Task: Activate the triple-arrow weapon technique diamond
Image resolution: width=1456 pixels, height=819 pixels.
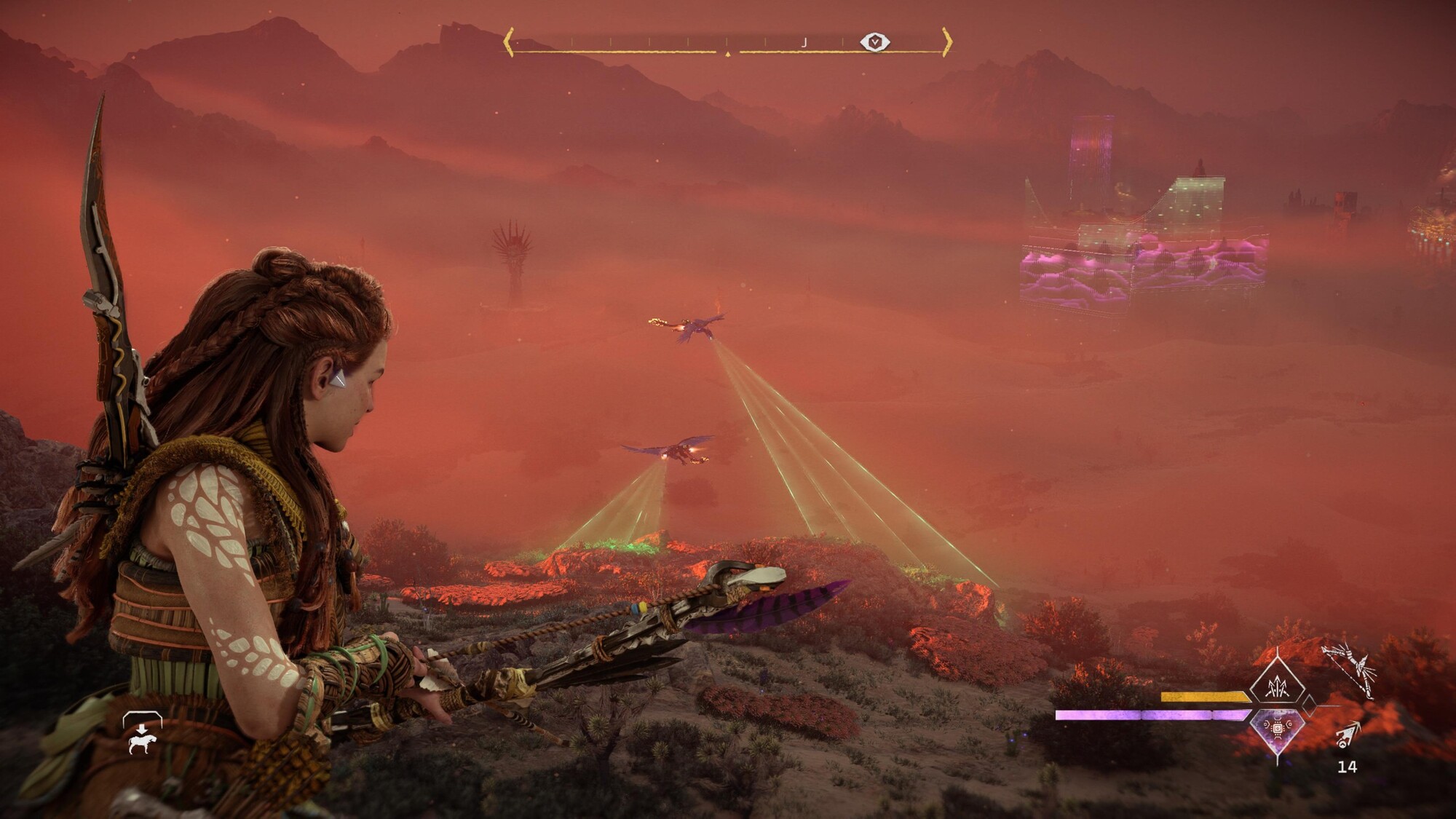Action: (x=1277, y=686)
